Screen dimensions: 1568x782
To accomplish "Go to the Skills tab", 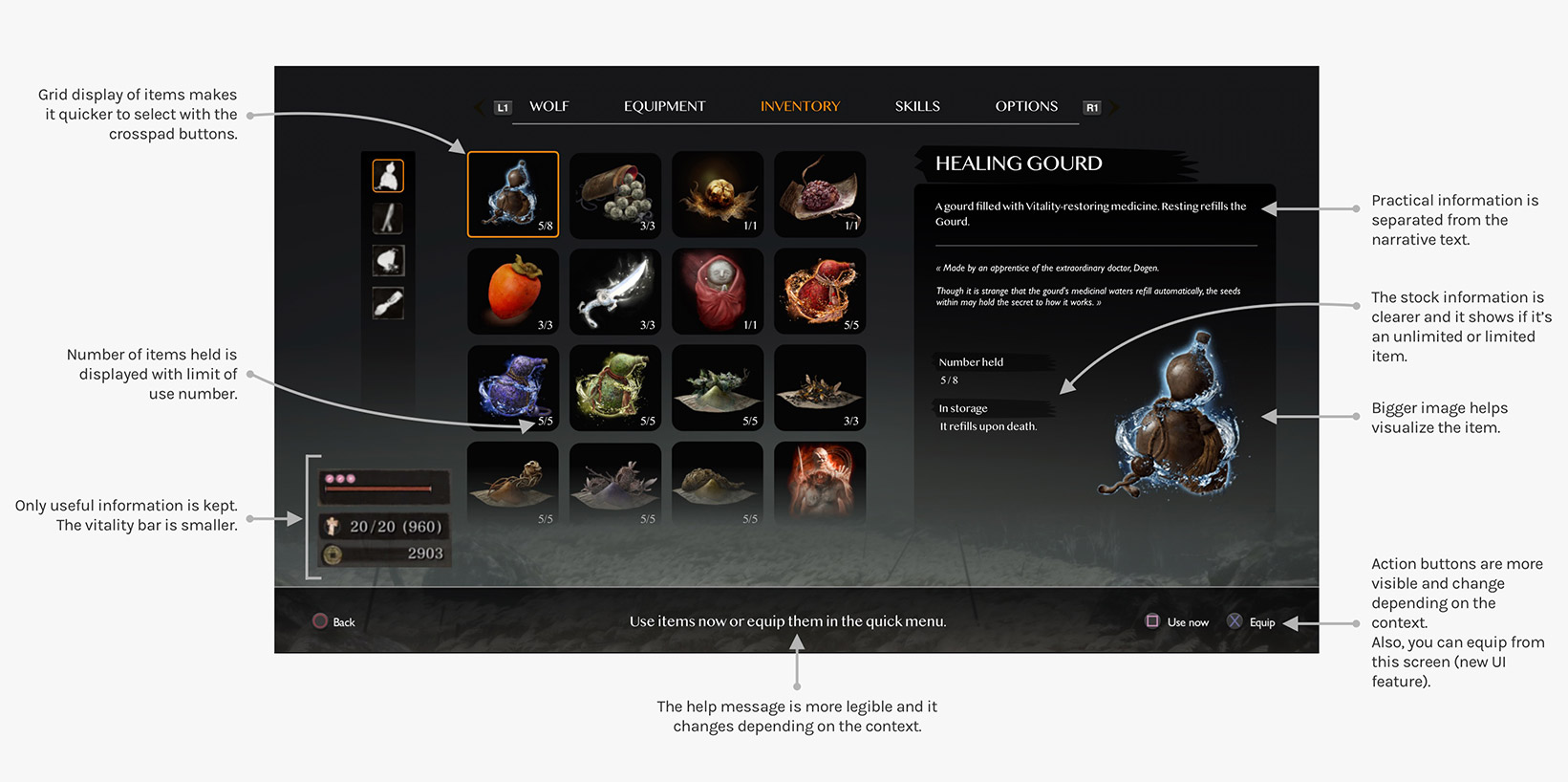I will 917,106.
